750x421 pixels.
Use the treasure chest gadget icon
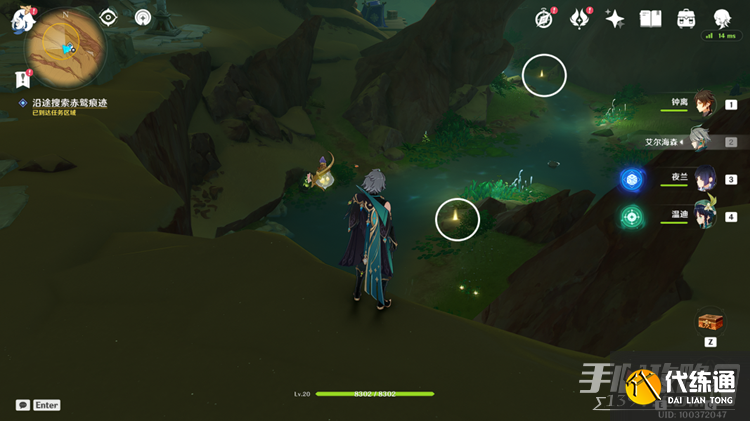pyautogui.click(x=710, y=322)
